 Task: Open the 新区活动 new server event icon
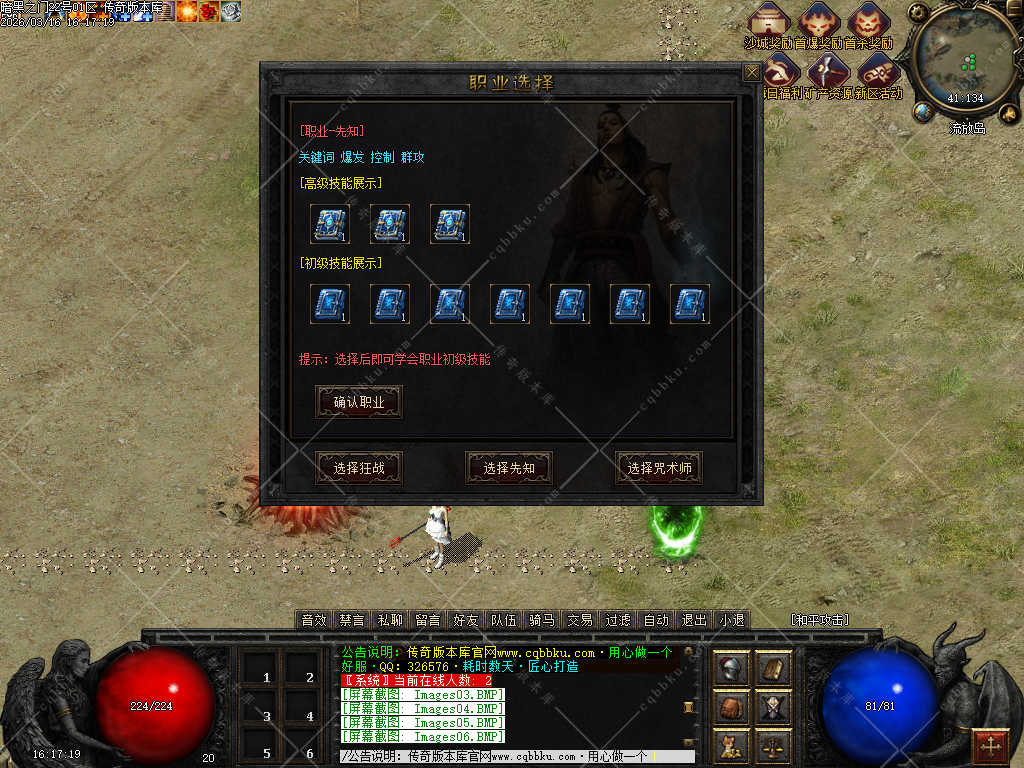[879, 72]
